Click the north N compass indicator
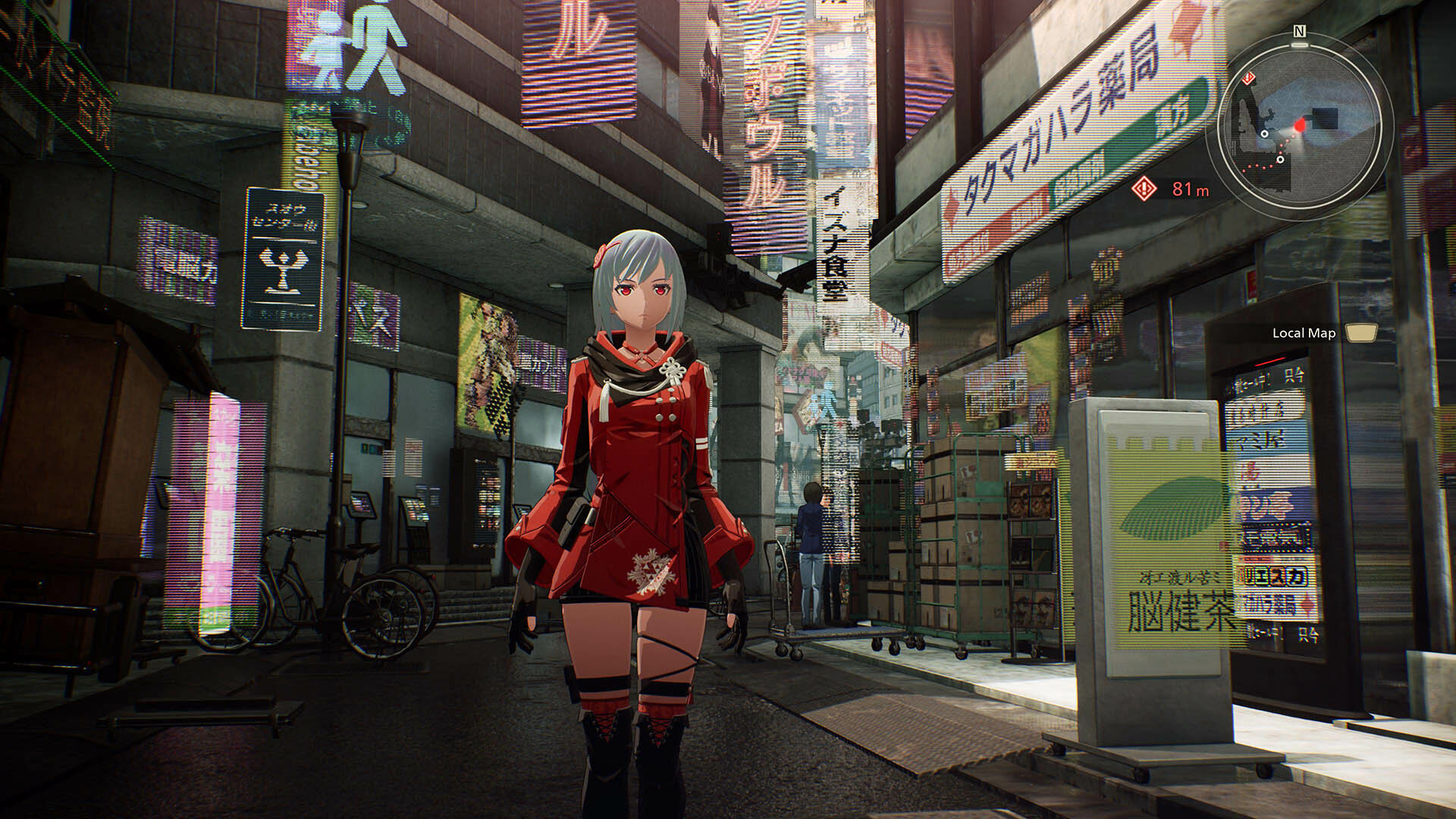Viewport: 1456px width, 819px height. [1300, 32]
